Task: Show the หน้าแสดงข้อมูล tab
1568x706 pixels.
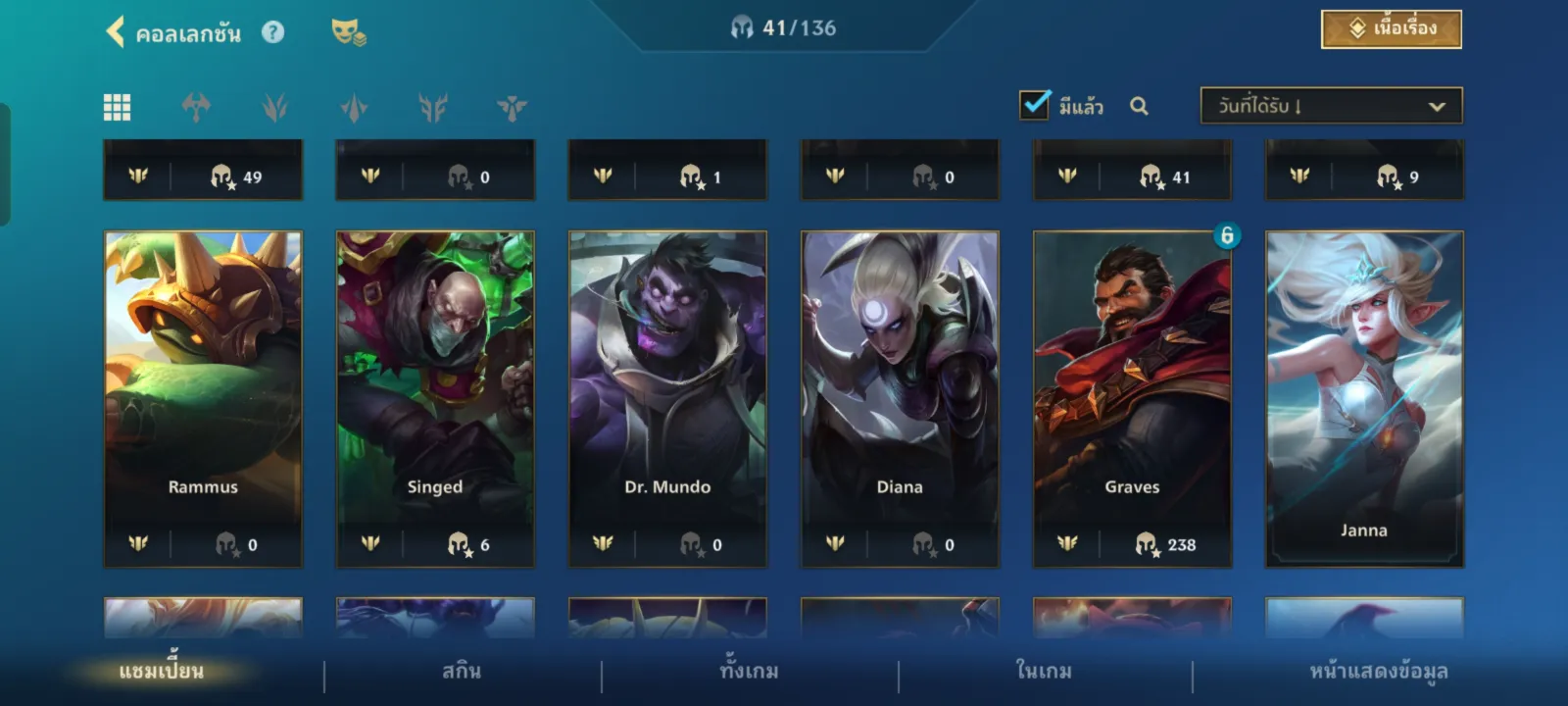Action: (x=1379, y=672)
